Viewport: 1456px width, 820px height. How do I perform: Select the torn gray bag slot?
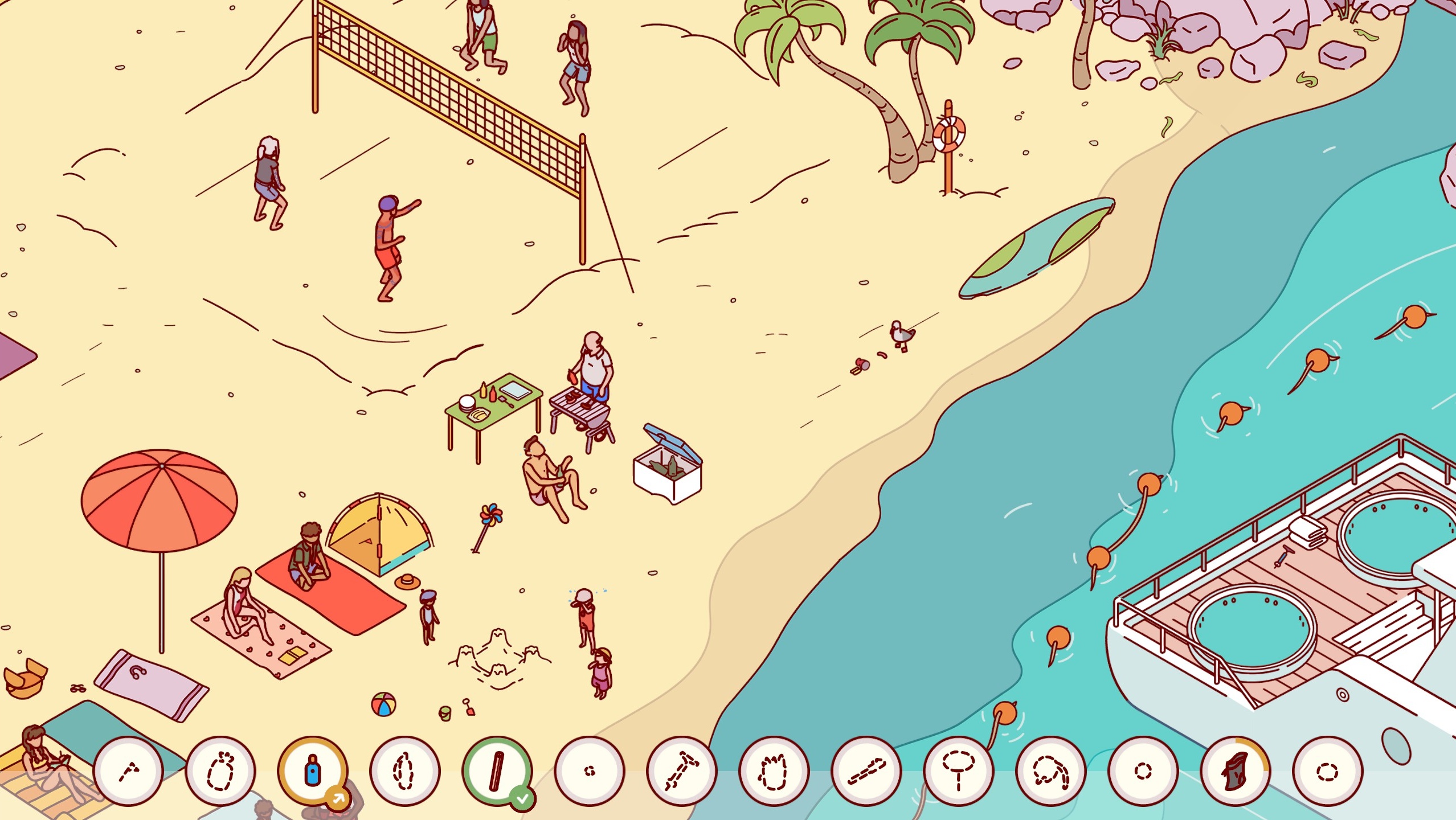tap(1235, 771)
